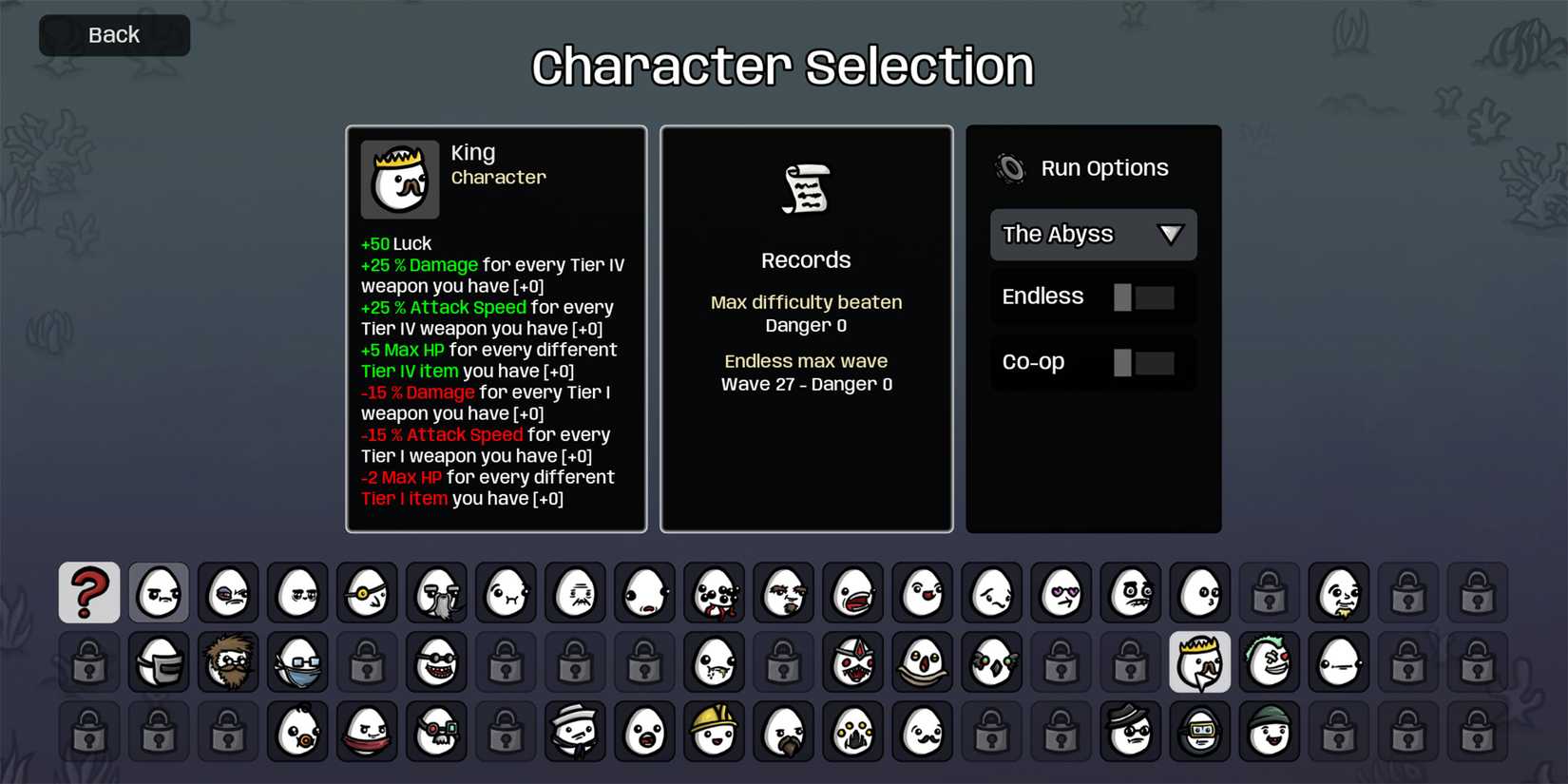Select the grinning character with round black glasses
Viewport: 1568px width, 784px height.
pyautogui.click(x=437, y=662)
